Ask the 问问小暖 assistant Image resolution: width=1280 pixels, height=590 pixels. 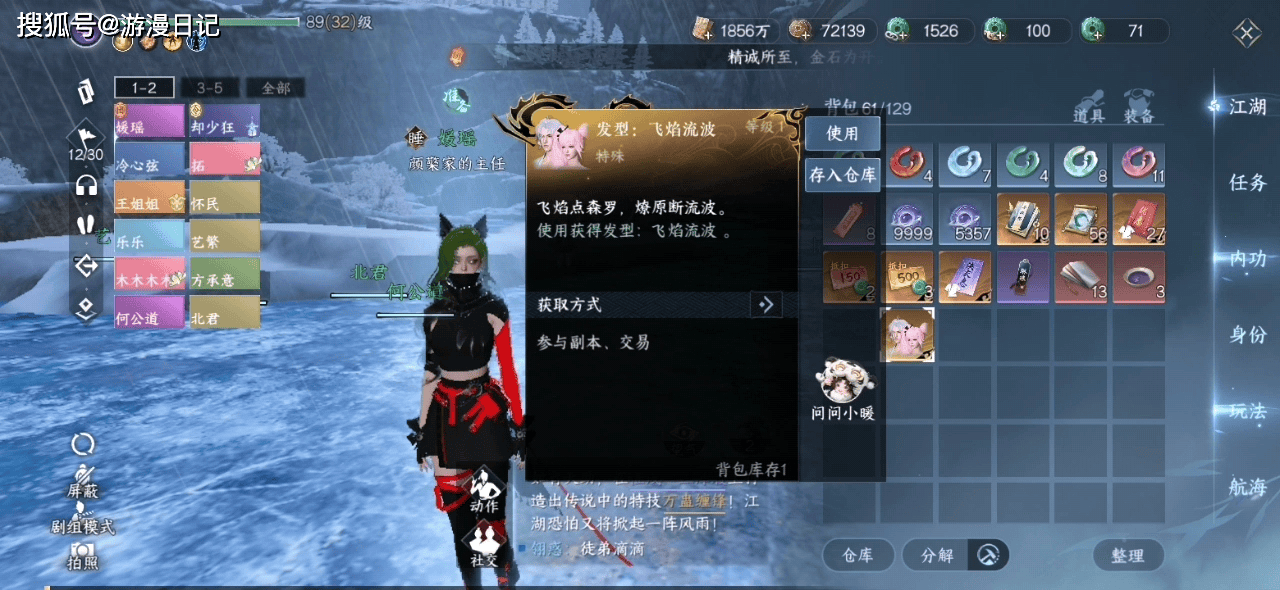click(x=842, y=389)
